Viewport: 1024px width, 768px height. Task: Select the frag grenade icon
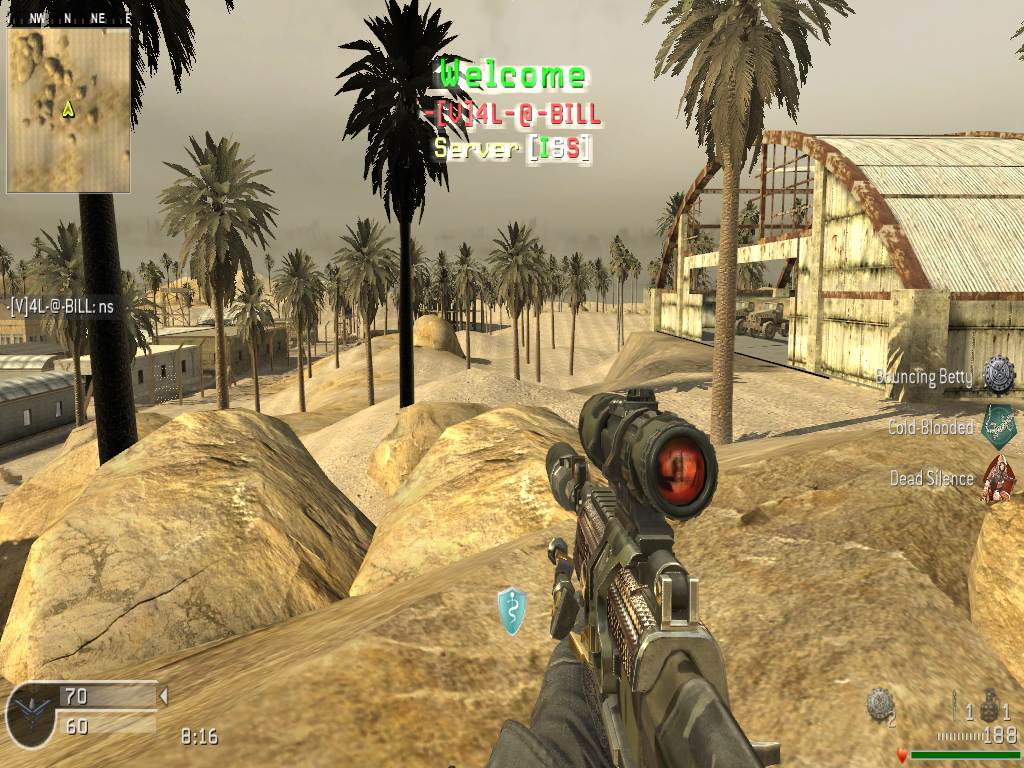989,703
